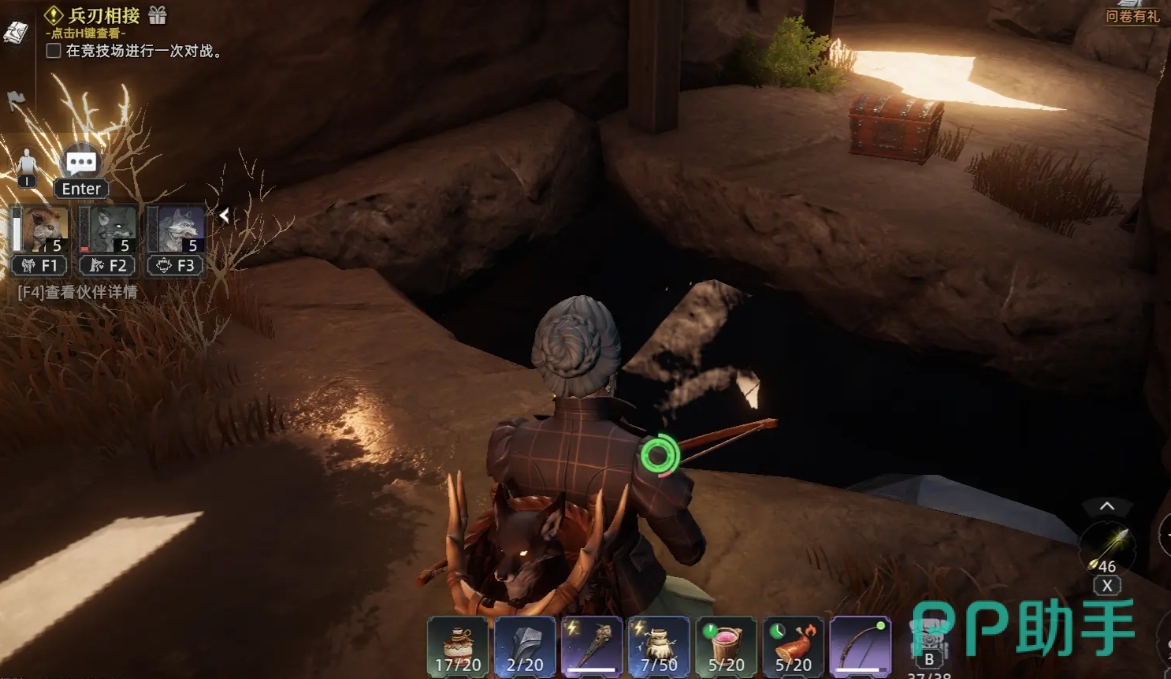Select the bow weapon slot
1171x679 pixels.
pyautogui.click(x=860, y=646)
